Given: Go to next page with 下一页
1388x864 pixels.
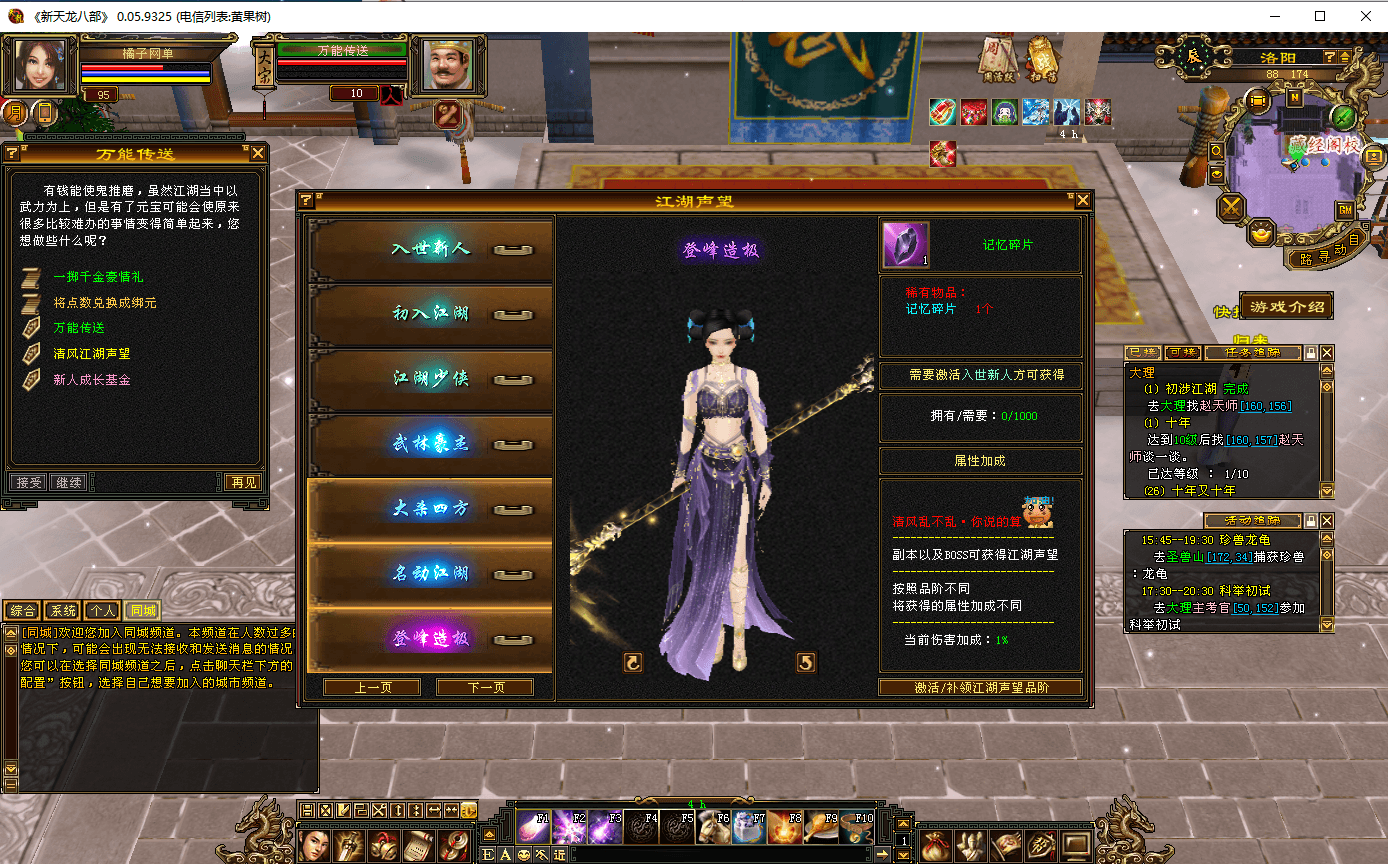Looking at the screenshot, I should click(x=485, y=688).
